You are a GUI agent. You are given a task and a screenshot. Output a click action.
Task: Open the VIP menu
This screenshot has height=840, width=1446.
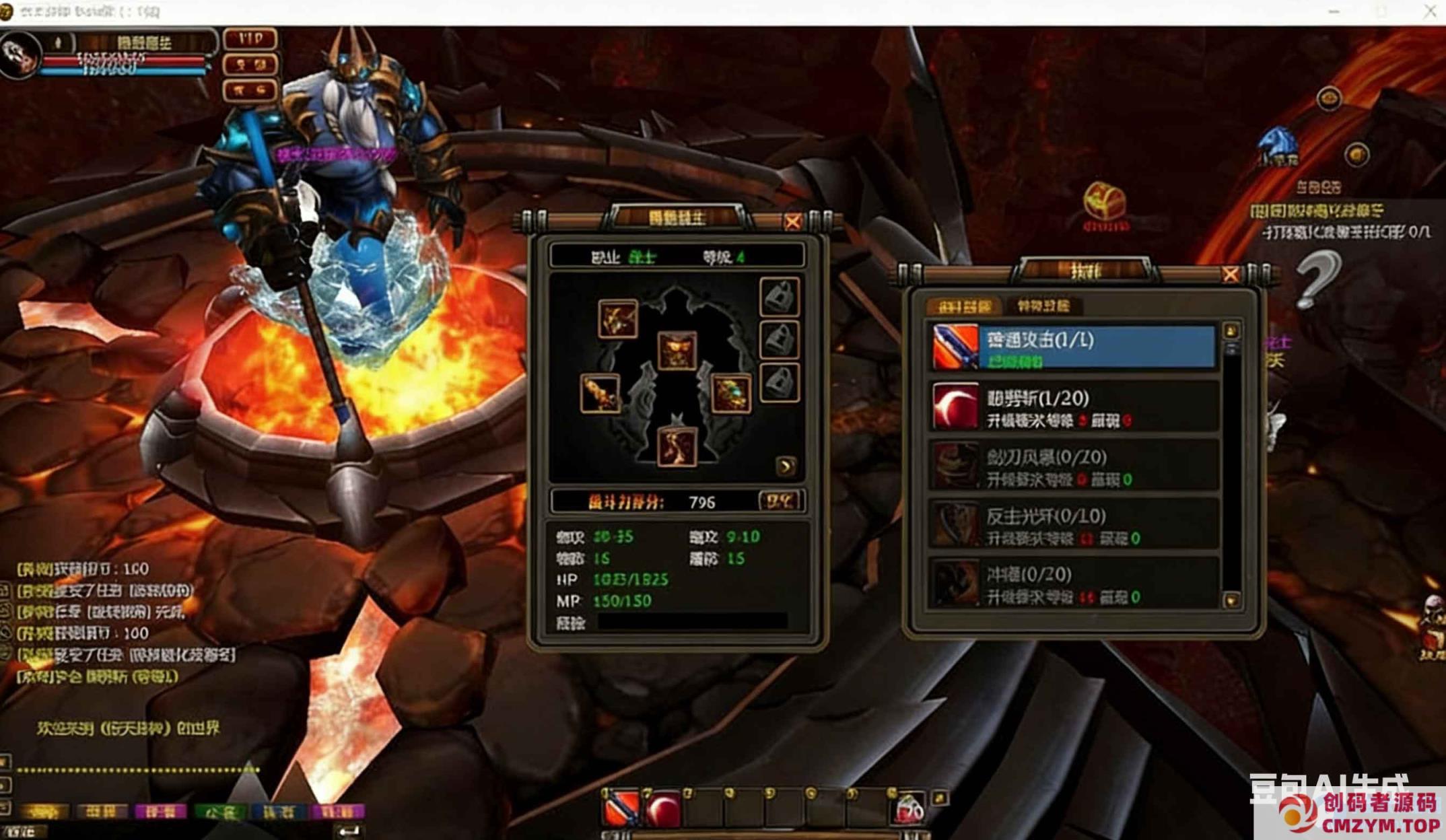pos(250,39)
